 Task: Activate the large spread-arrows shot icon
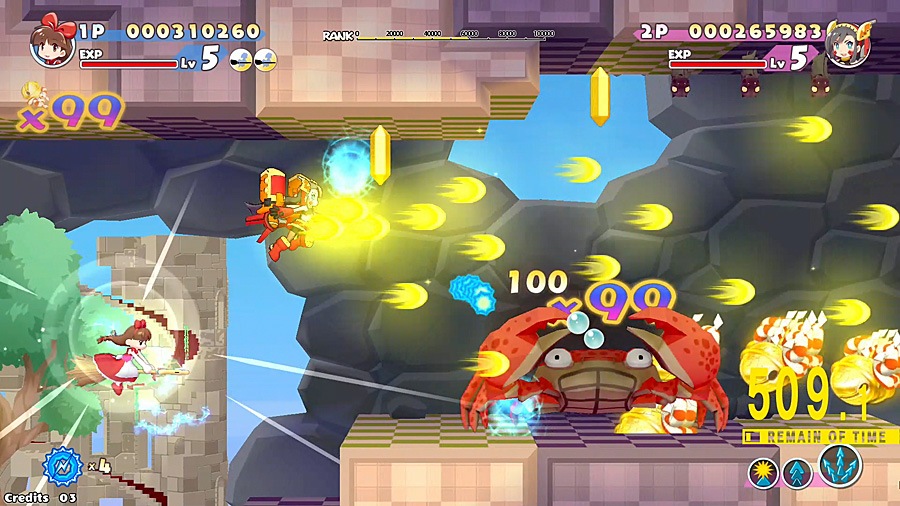point(839,465)
